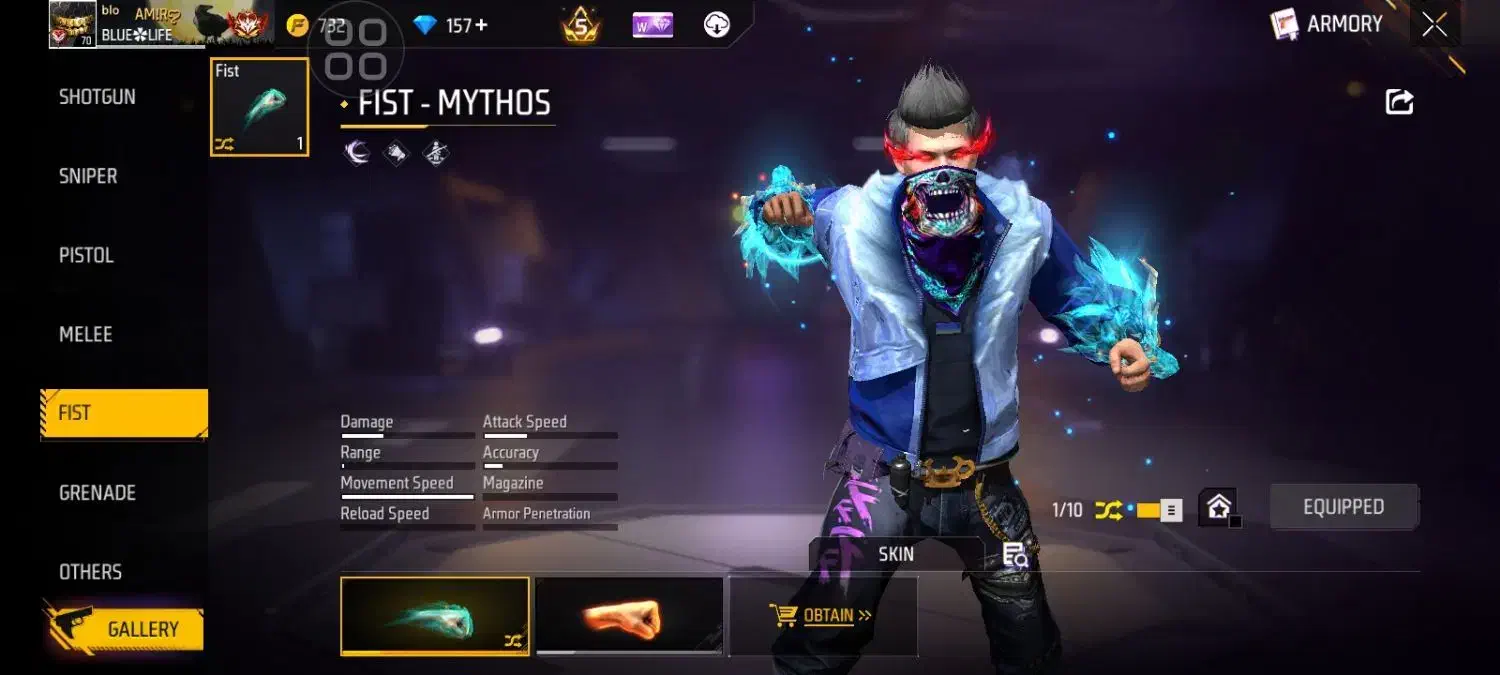Viewport: 1500px width, 675px height.
Task: Close the Armory screen
Action: click(x=1435, y=25)
